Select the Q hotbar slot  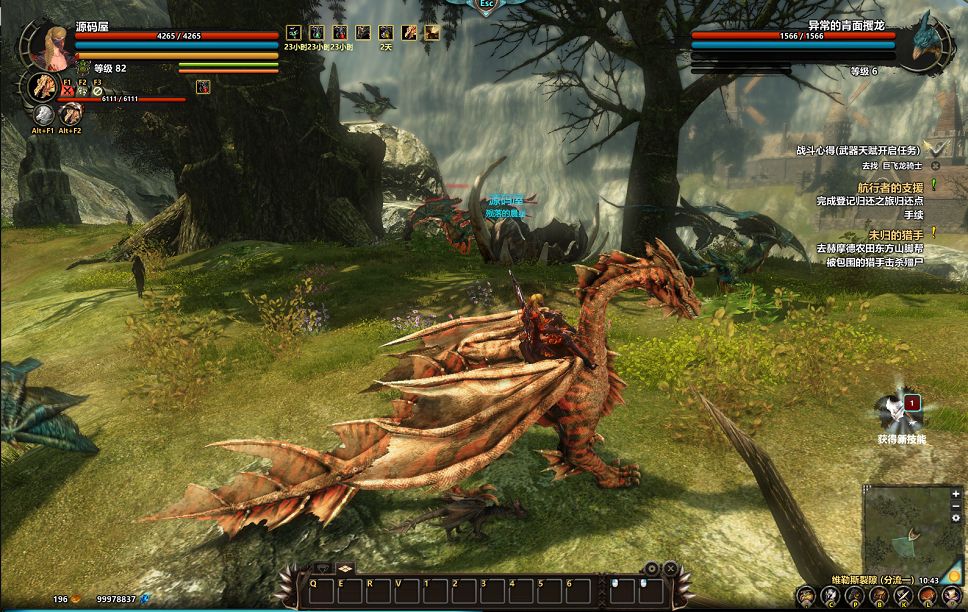[313, 583]
